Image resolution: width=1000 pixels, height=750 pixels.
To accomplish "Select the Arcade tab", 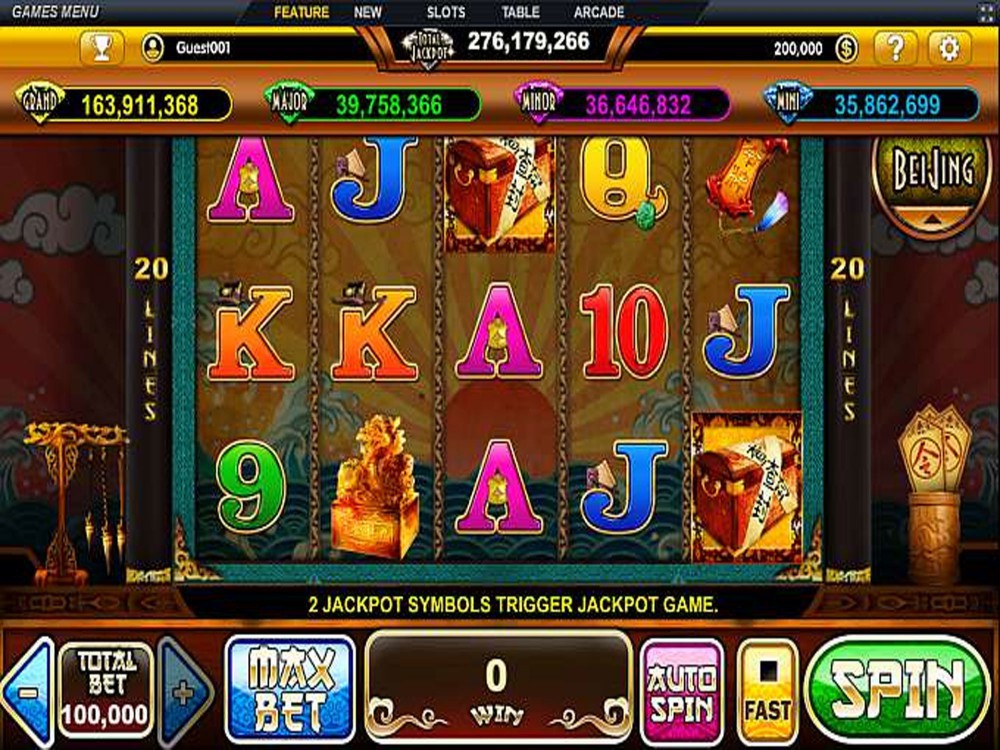I will click(599, 12).
